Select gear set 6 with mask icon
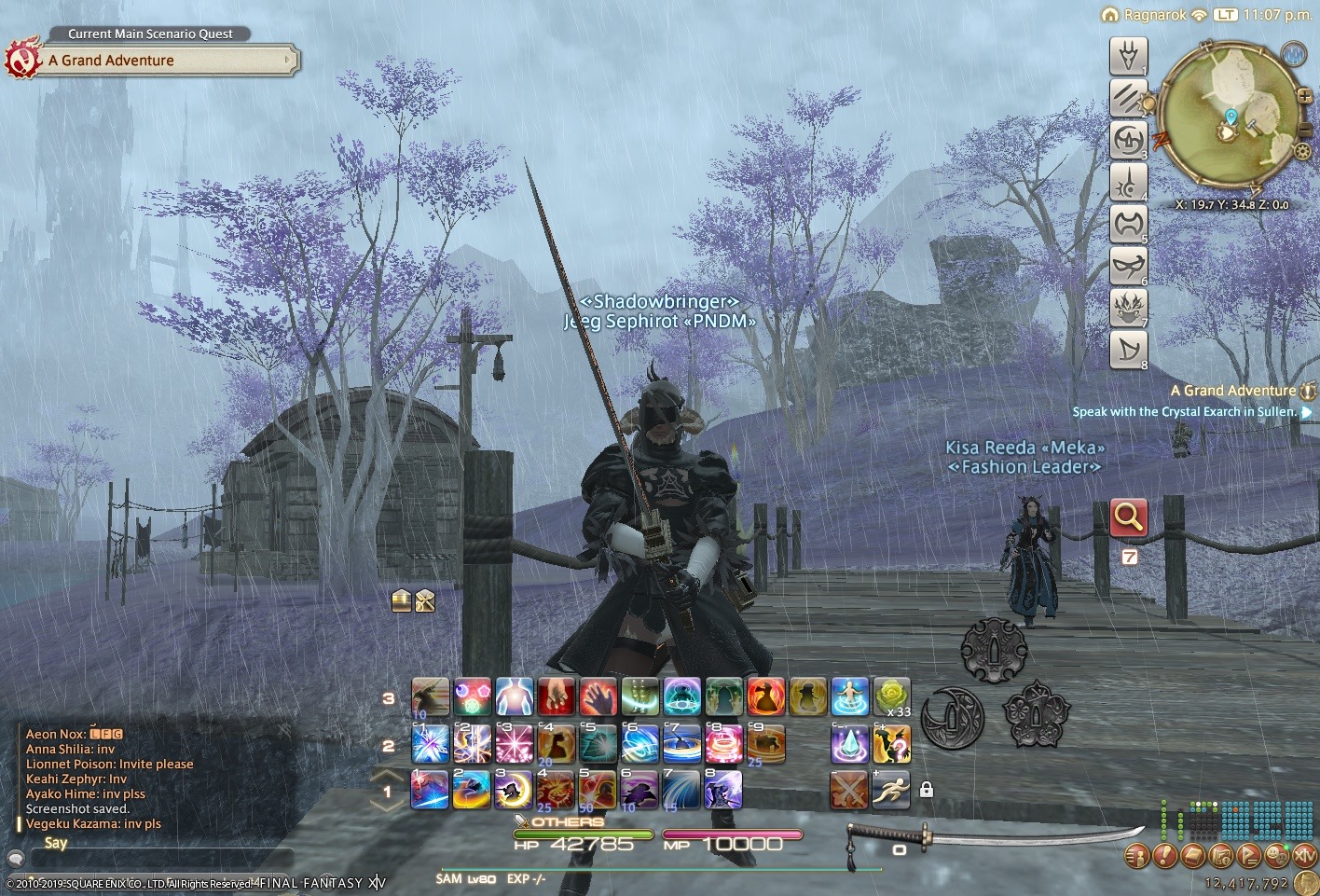This screenshot has width=1320, height=896. [x=1128, y=266]
